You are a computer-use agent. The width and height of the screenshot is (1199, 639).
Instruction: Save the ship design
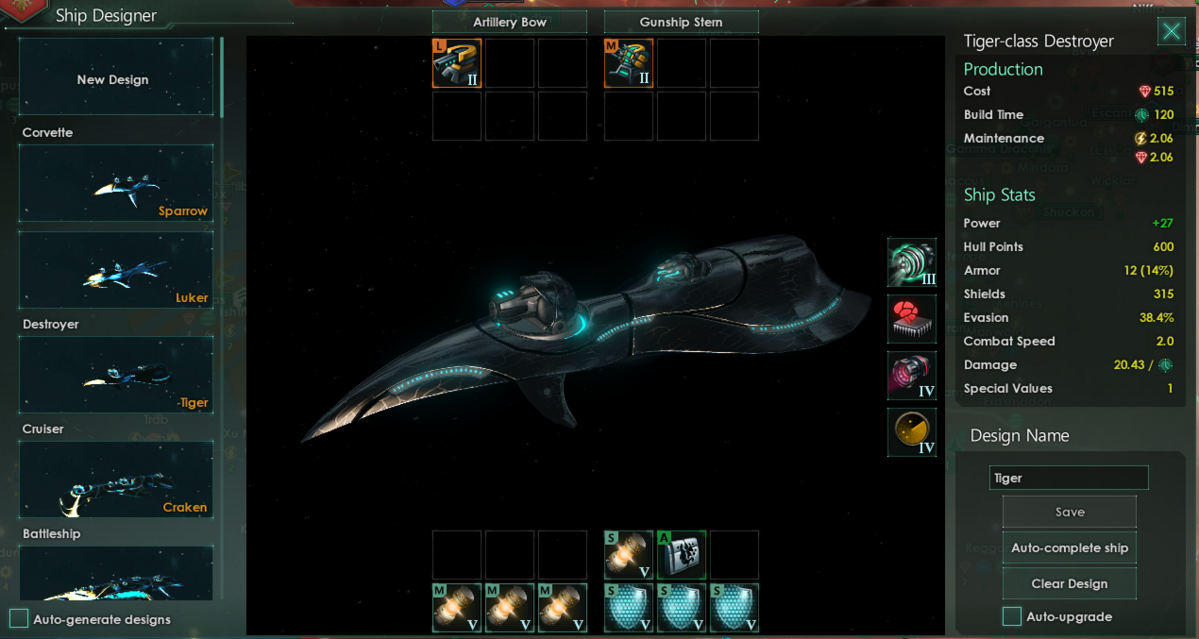1069,512
